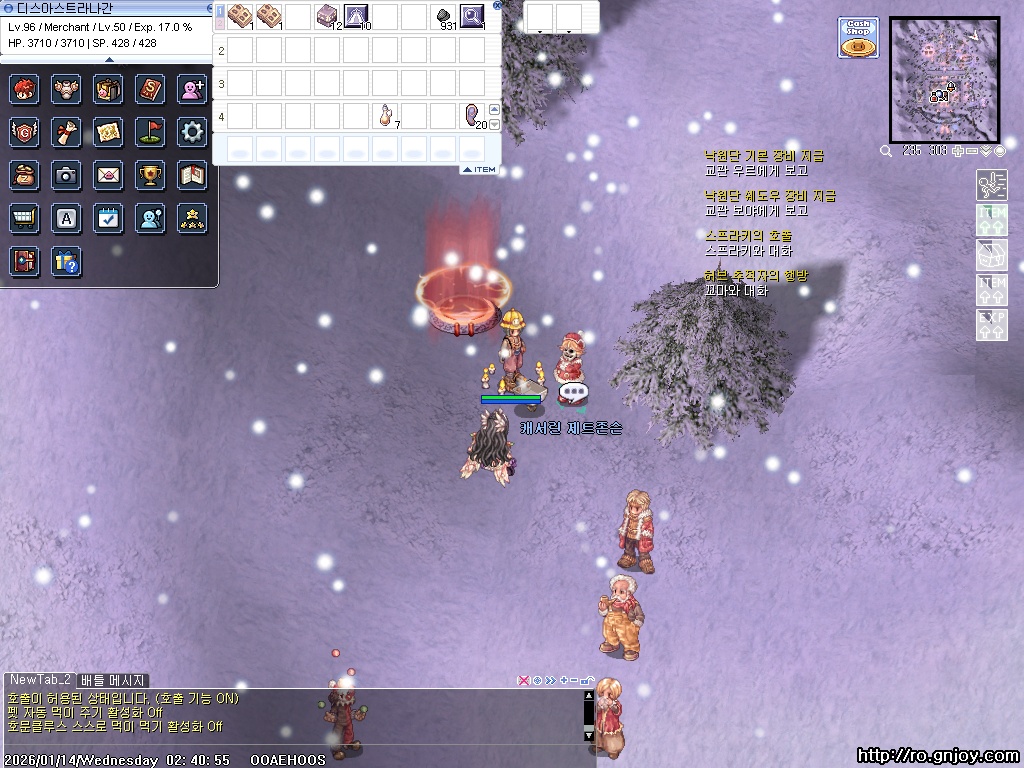Open the Cash Shop
1024x768 pixels.
tap(858, 37)
